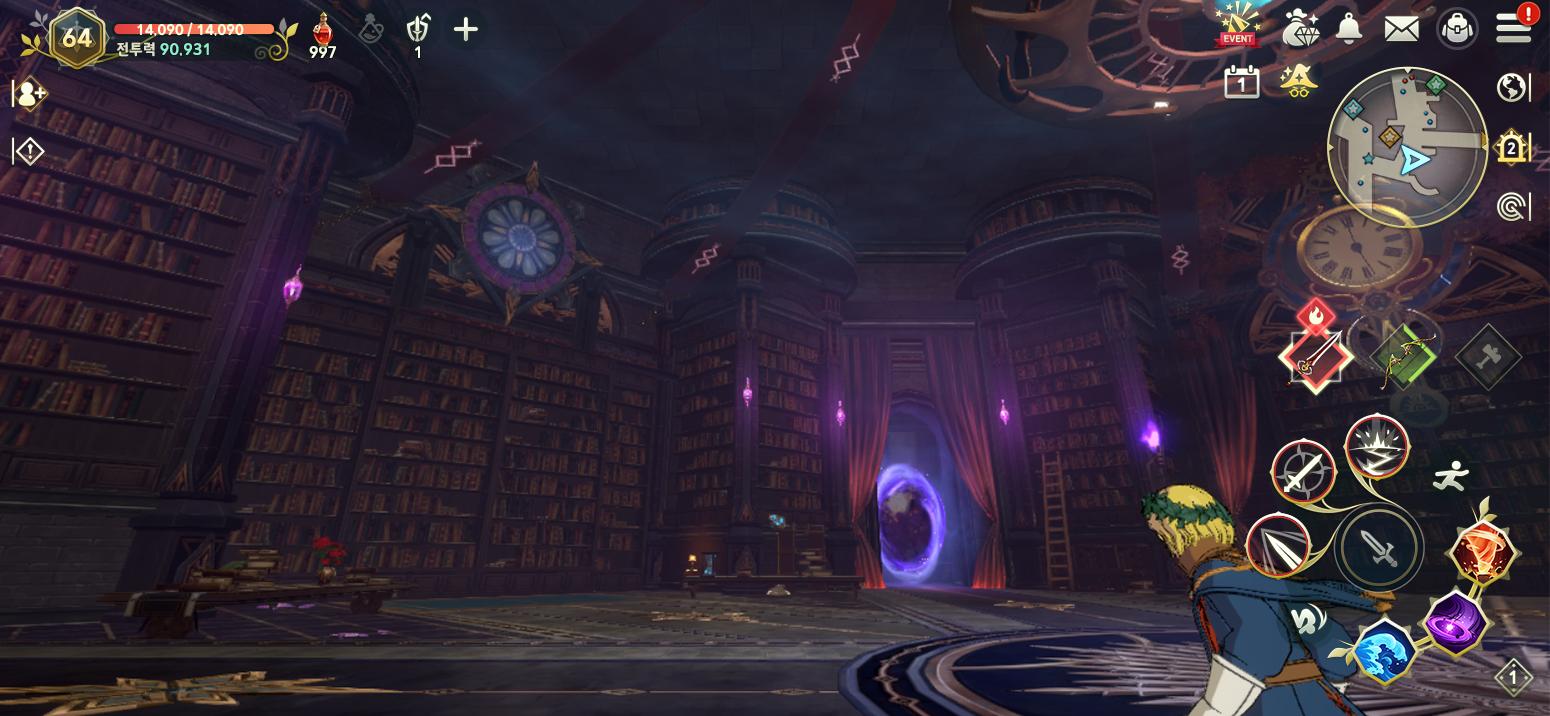This screenshot has width=1550, height=716.
Task: Attack with the basic sword button
Action: tap(1380, 548)
